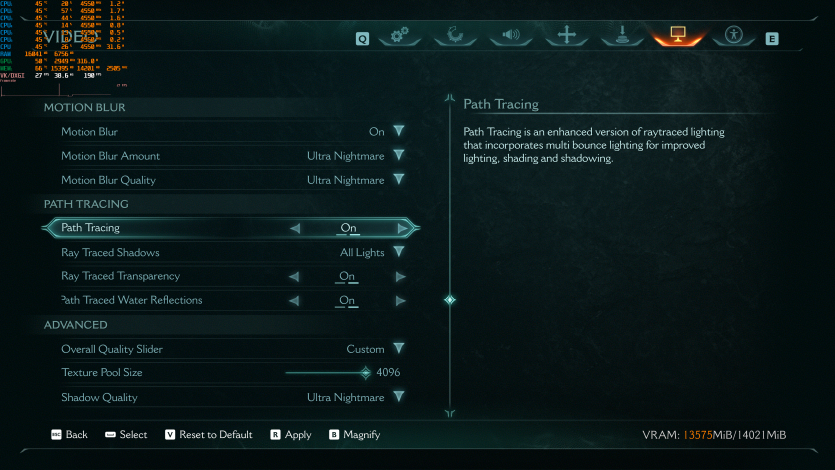Open the Overall Quality Slider dropdown
The image size is (835, 470).
(398, 349)
